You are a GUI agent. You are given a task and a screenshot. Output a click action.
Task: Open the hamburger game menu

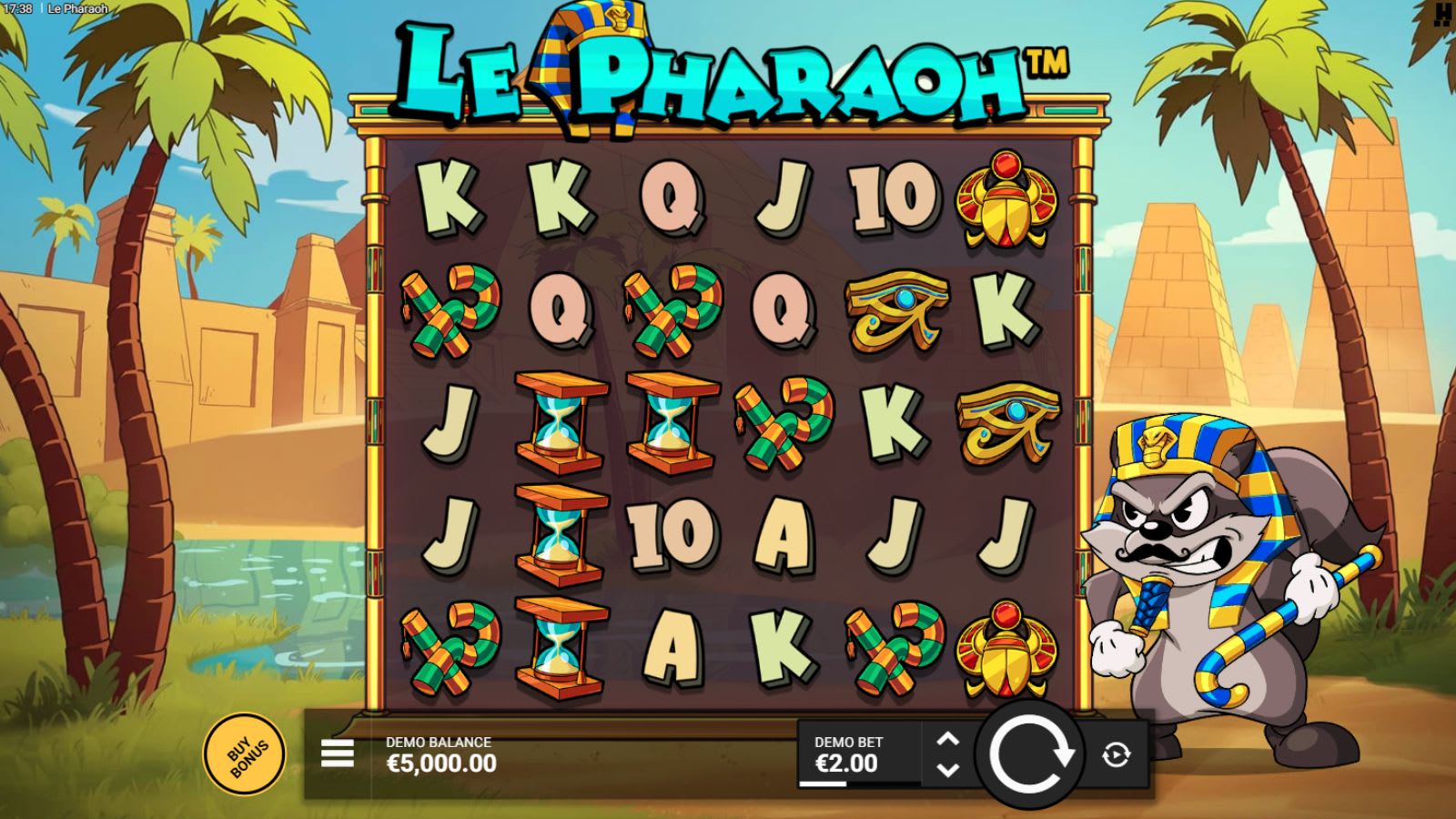pyautogui.click(x=337, y=753)
